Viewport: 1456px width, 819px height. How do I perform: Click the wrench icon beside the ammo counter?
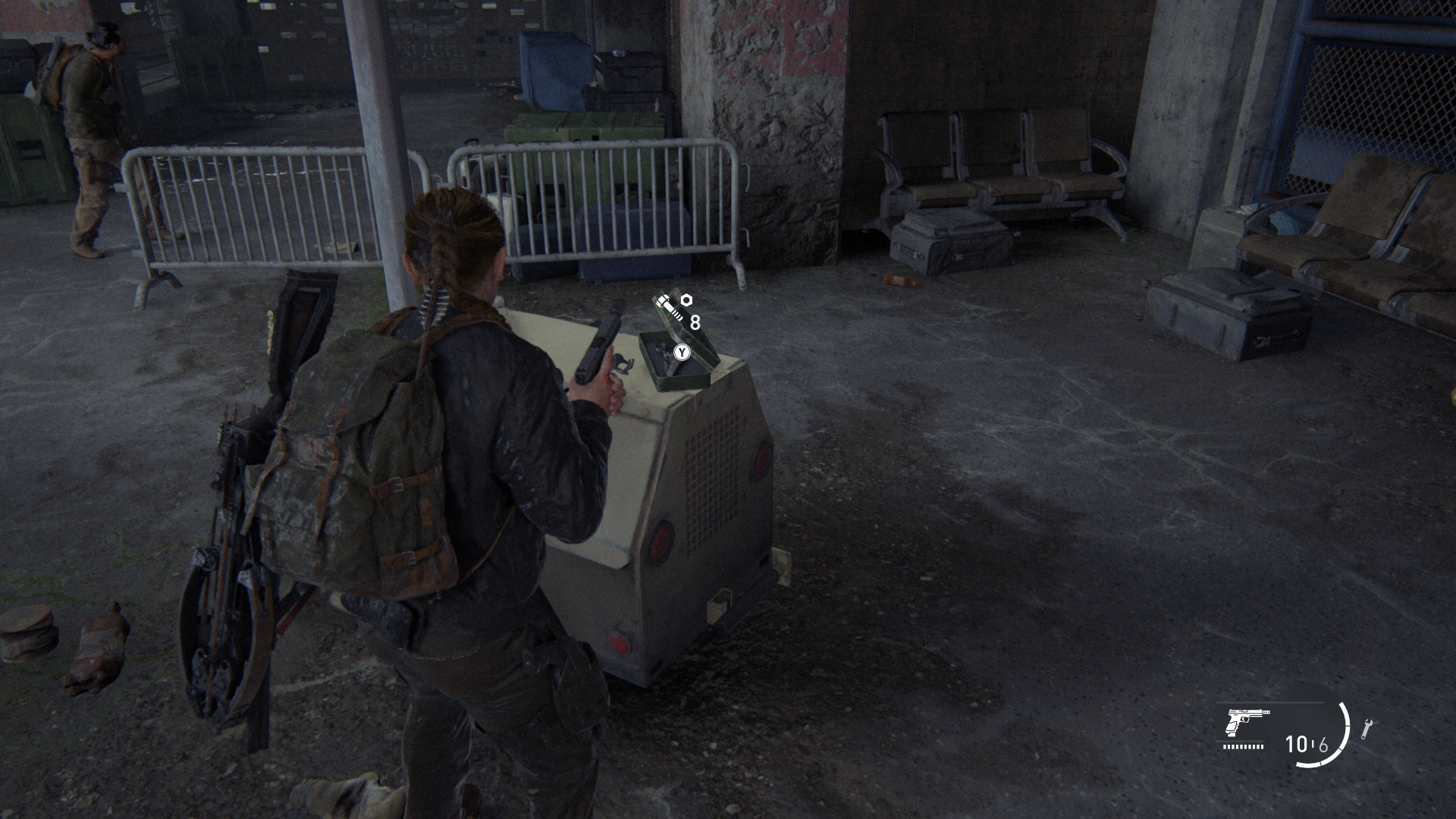pos(1367,728)
